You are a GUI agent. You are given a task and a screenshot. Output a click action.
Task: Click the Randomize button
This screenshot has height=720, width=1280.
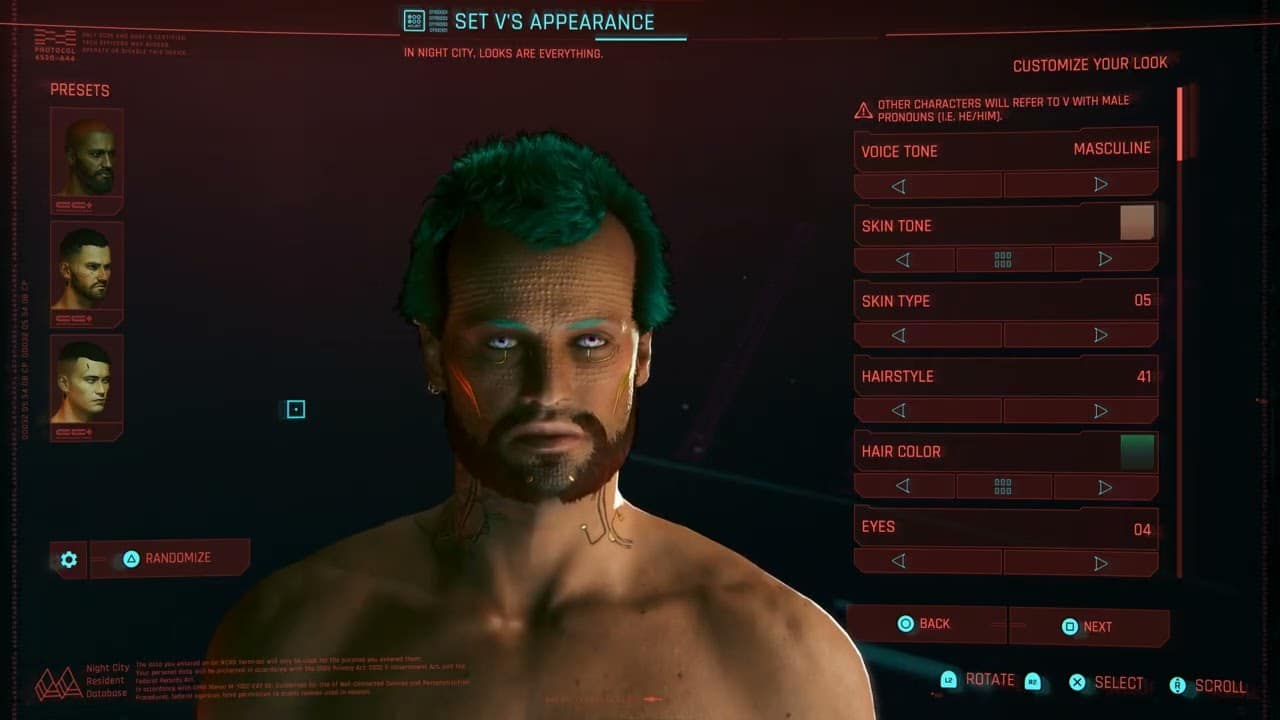170,558
